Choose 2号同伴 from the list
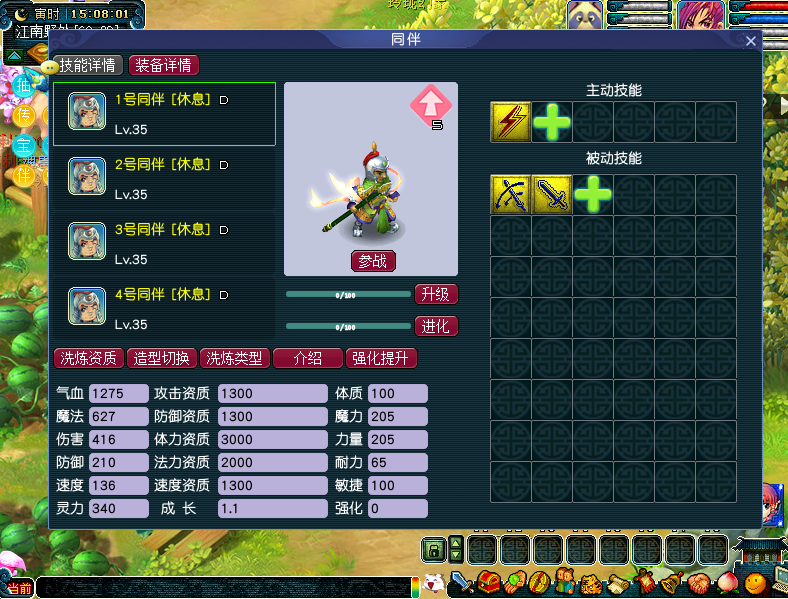This screenshot has height=599, width=788. coord(164,178)
